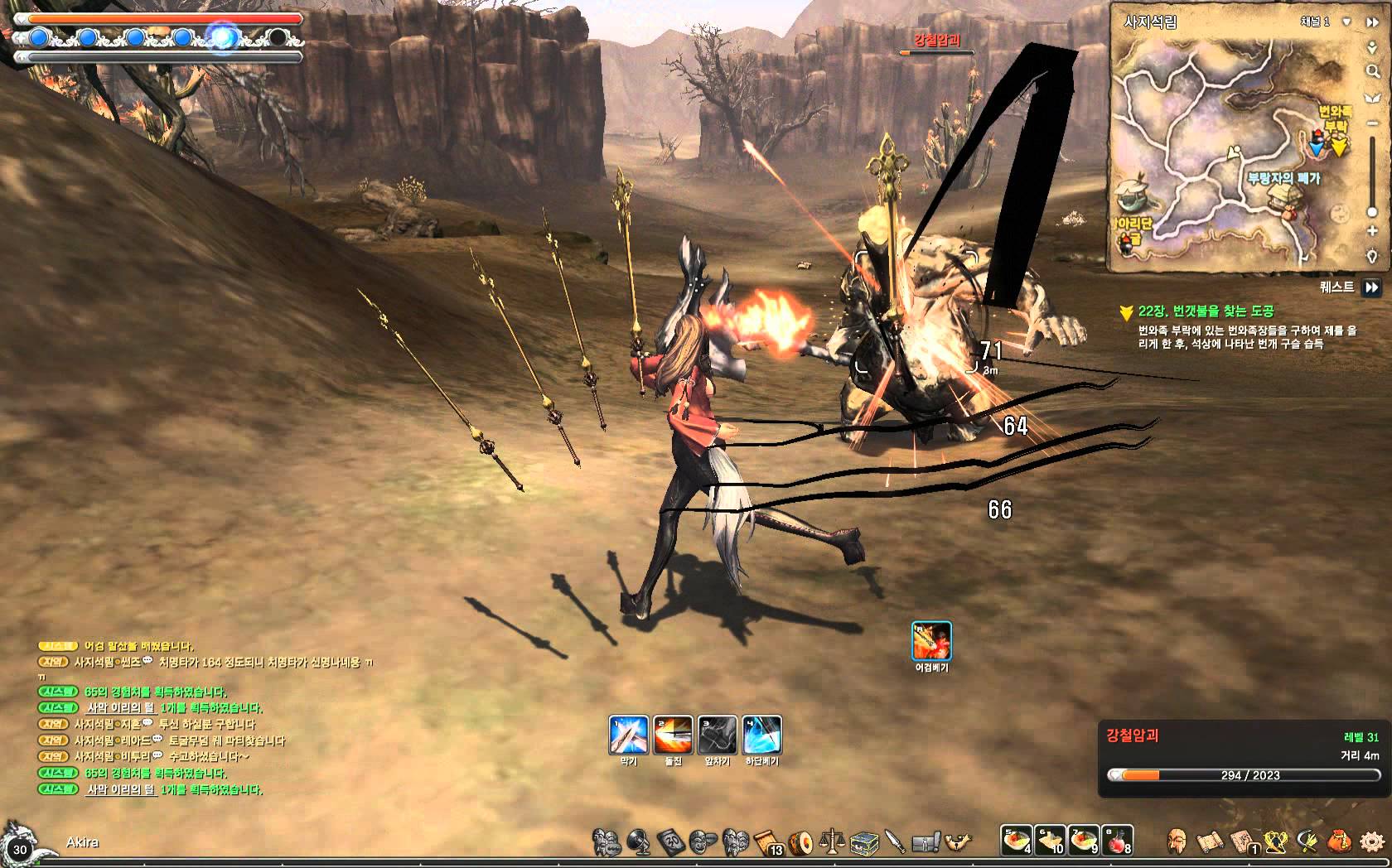Select the chapter 22 quest entry
This screenshot has width=1392, height=868.
(x=1206, y=311)
